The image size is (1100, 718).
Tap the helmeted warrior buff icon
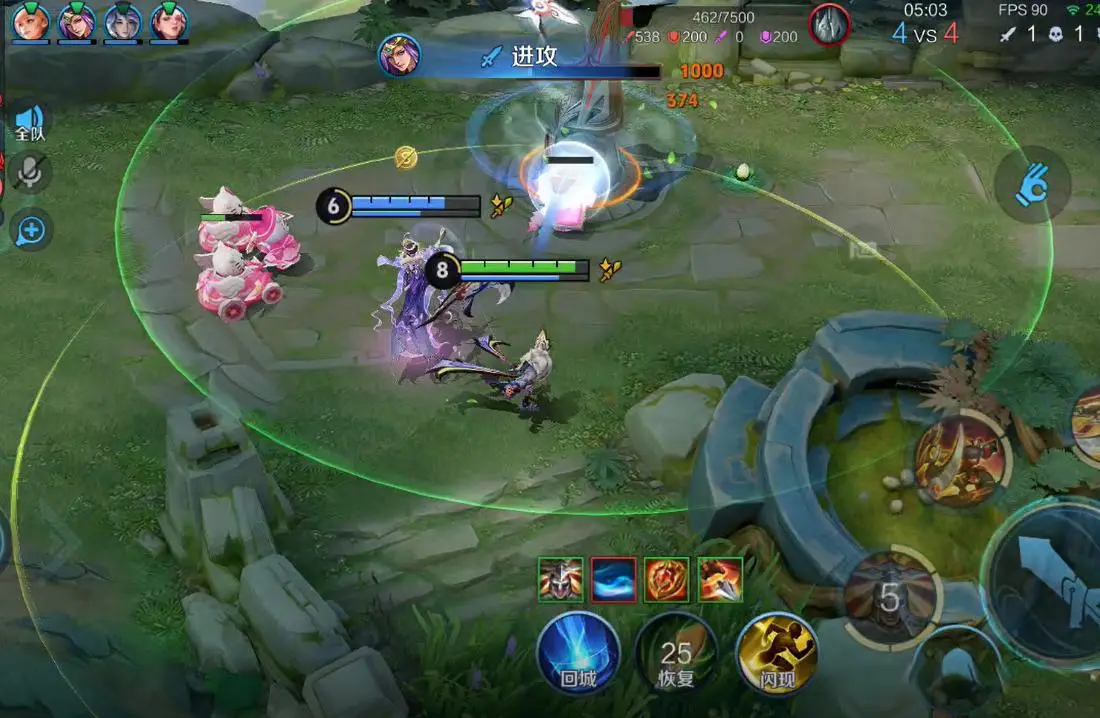point(560,579)
